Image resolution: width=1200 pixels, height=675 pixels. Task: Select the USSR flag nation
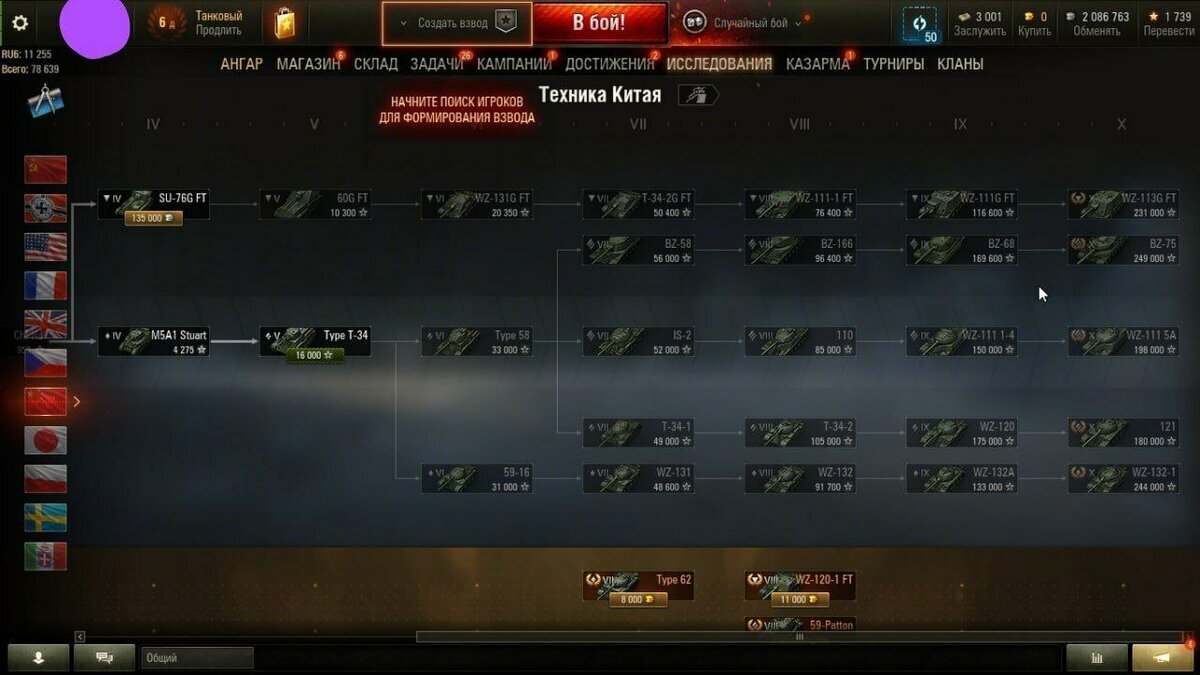click(46, 170)
